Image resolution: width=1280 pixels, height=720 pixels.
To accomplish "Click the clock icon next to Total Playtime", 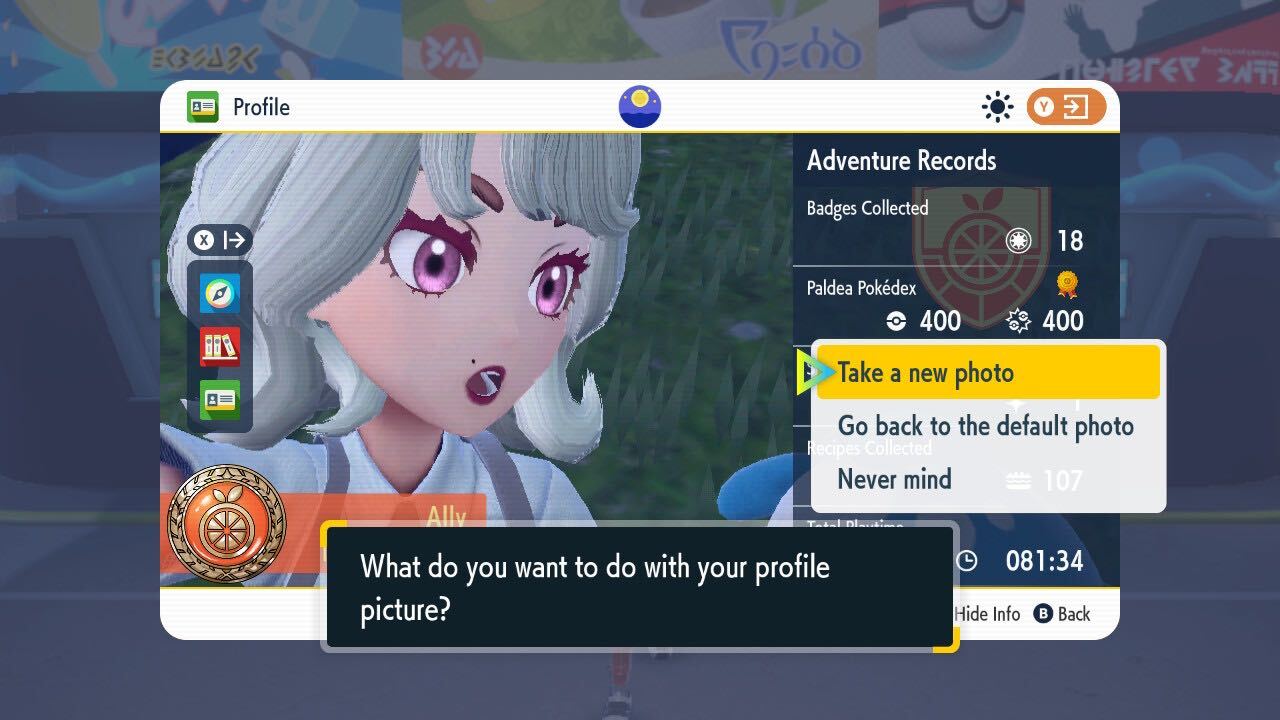I will click(x=966, y=562).
